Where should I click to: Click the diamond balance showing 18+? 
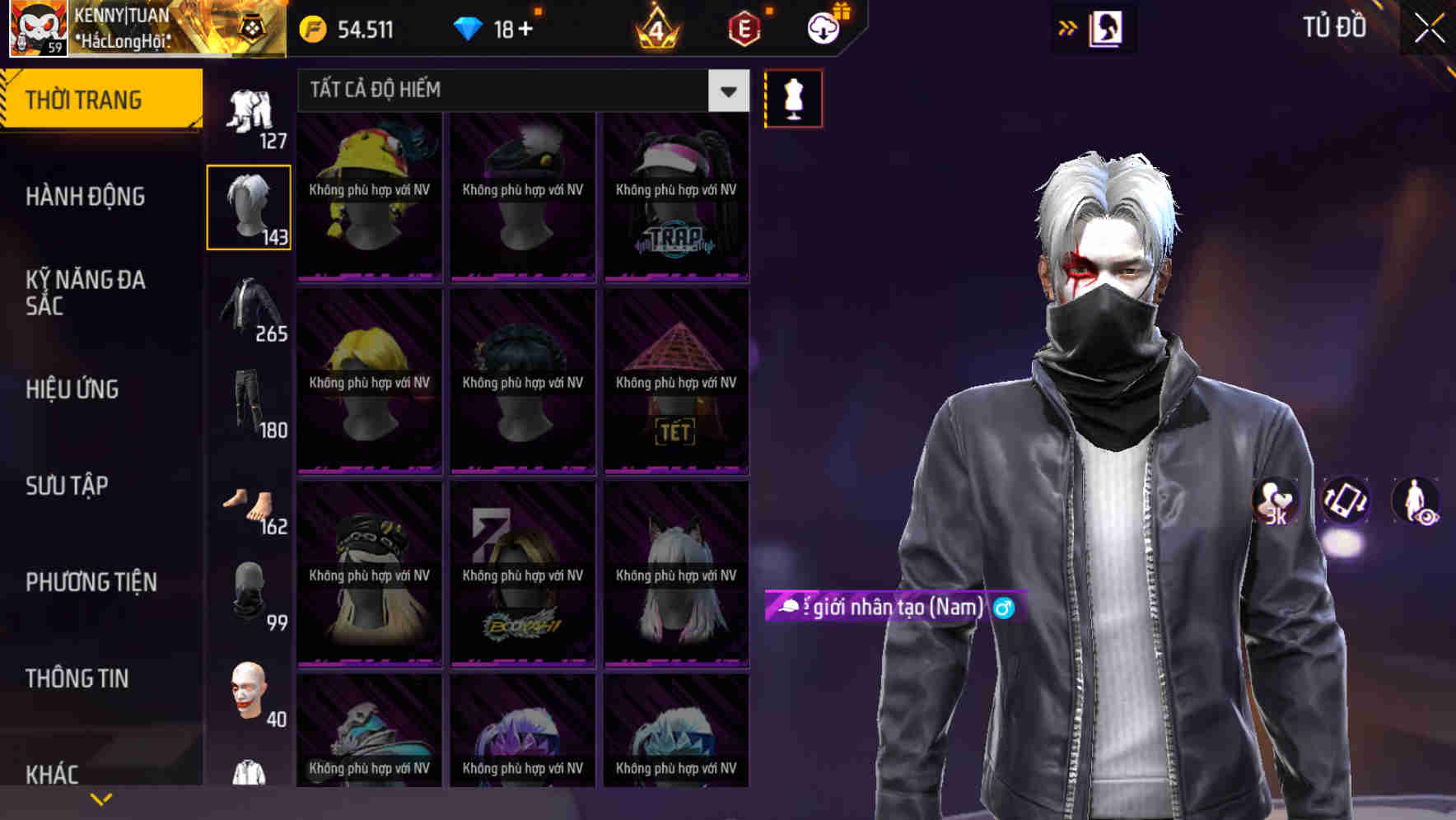coord(494,27)
